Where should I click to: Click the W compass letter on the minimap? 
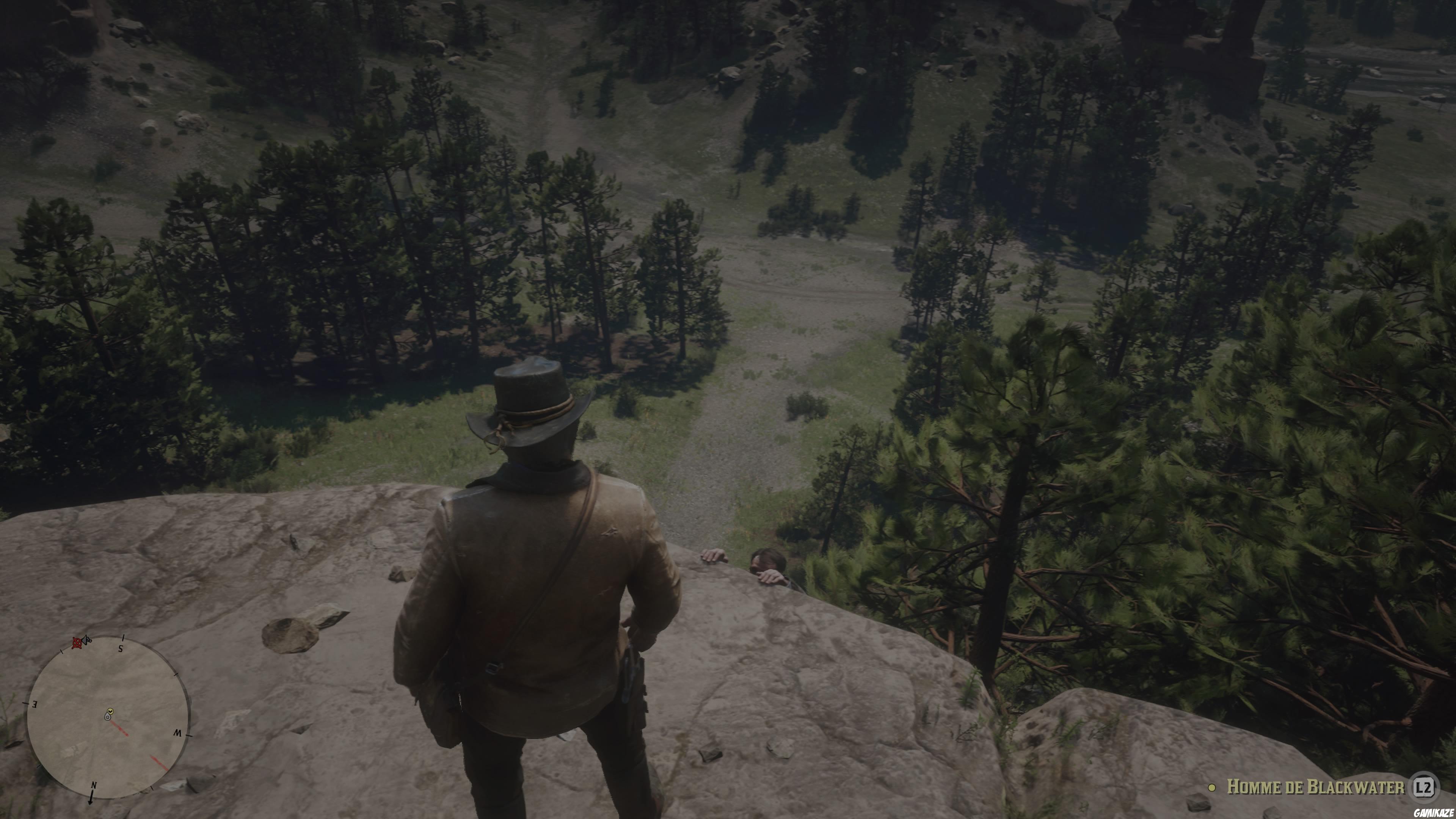177,733
